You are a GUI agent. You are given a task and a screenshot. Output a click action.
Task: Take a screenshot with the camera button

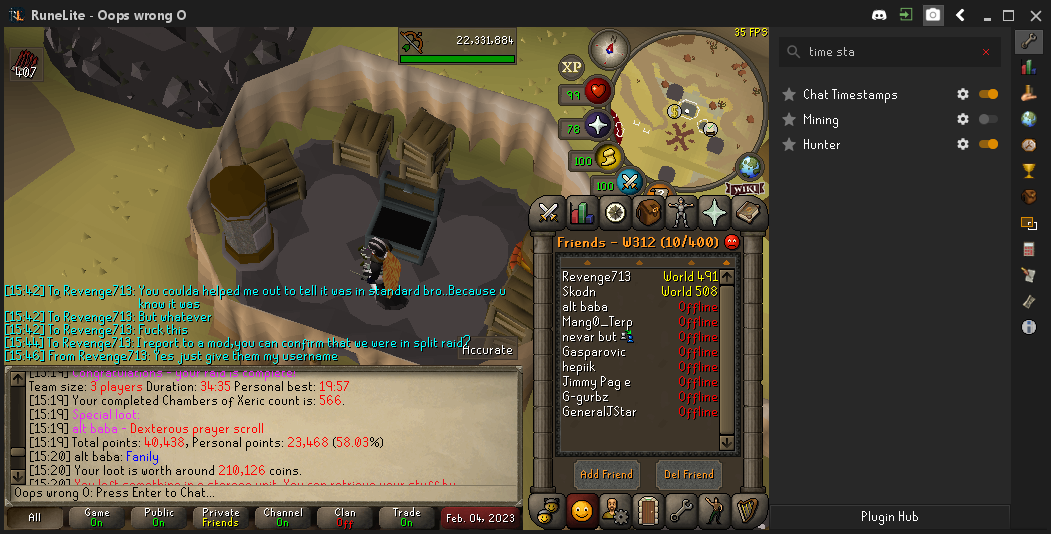[933, 15]
